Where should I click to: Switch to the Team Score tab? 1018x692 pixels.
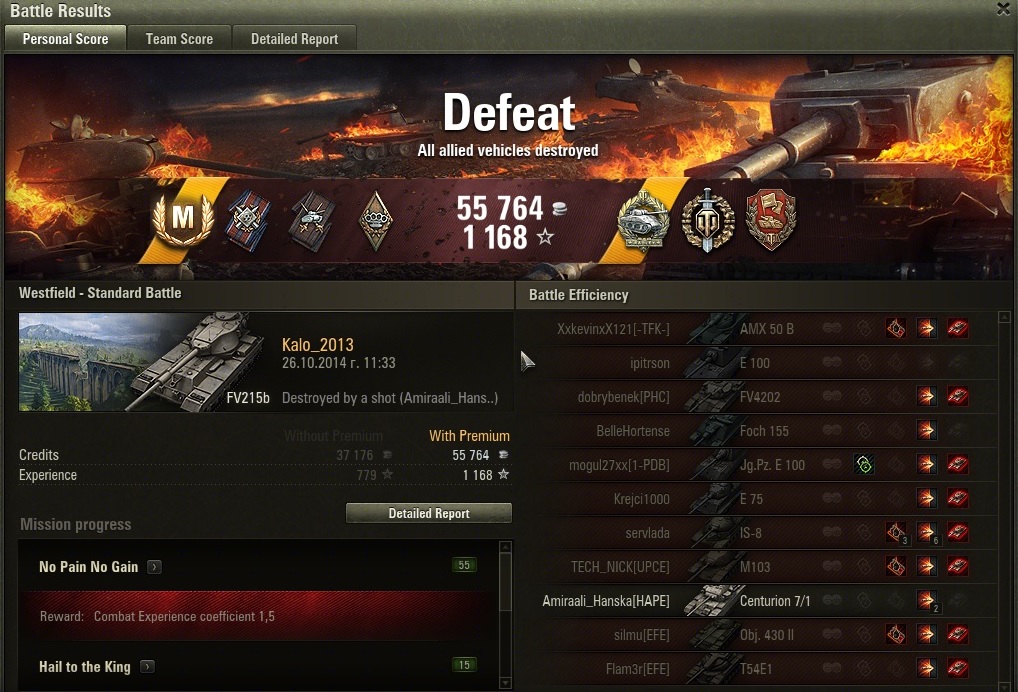179,39
